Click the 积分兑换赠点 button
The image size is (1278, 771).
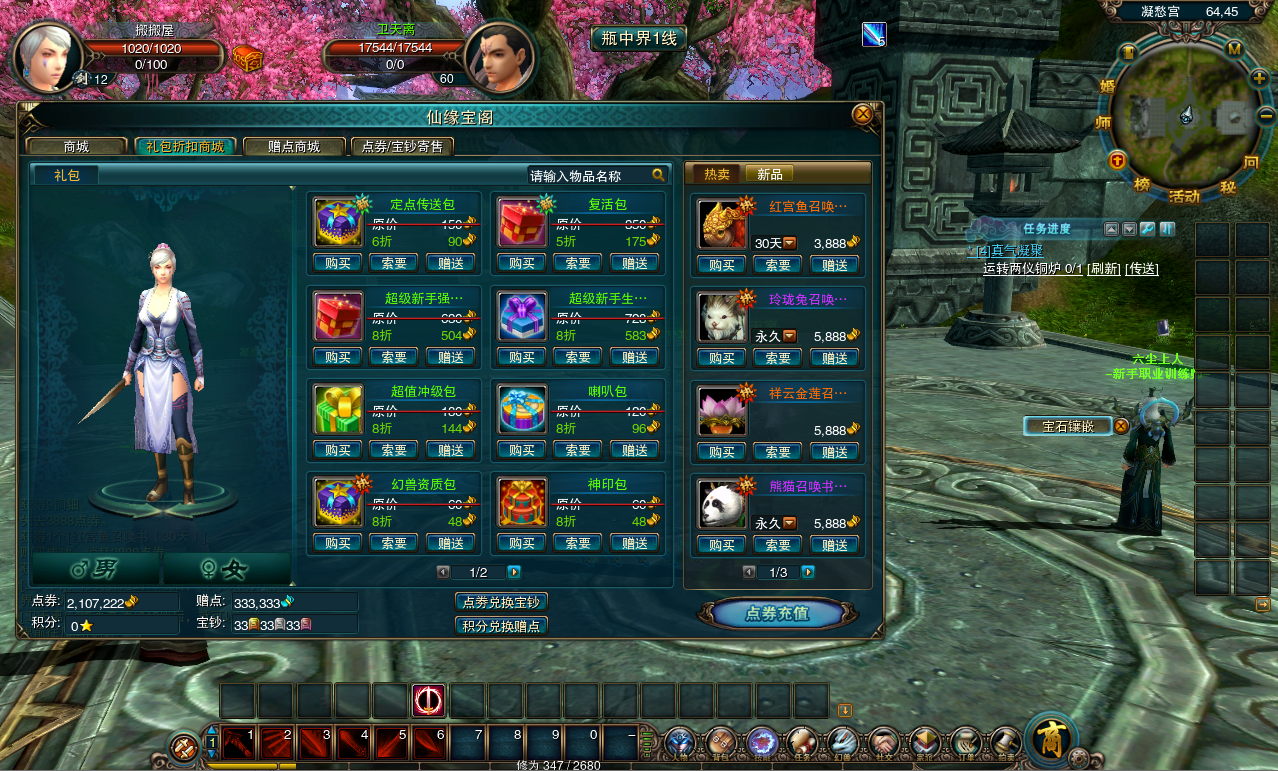click(x=501, y=626)
